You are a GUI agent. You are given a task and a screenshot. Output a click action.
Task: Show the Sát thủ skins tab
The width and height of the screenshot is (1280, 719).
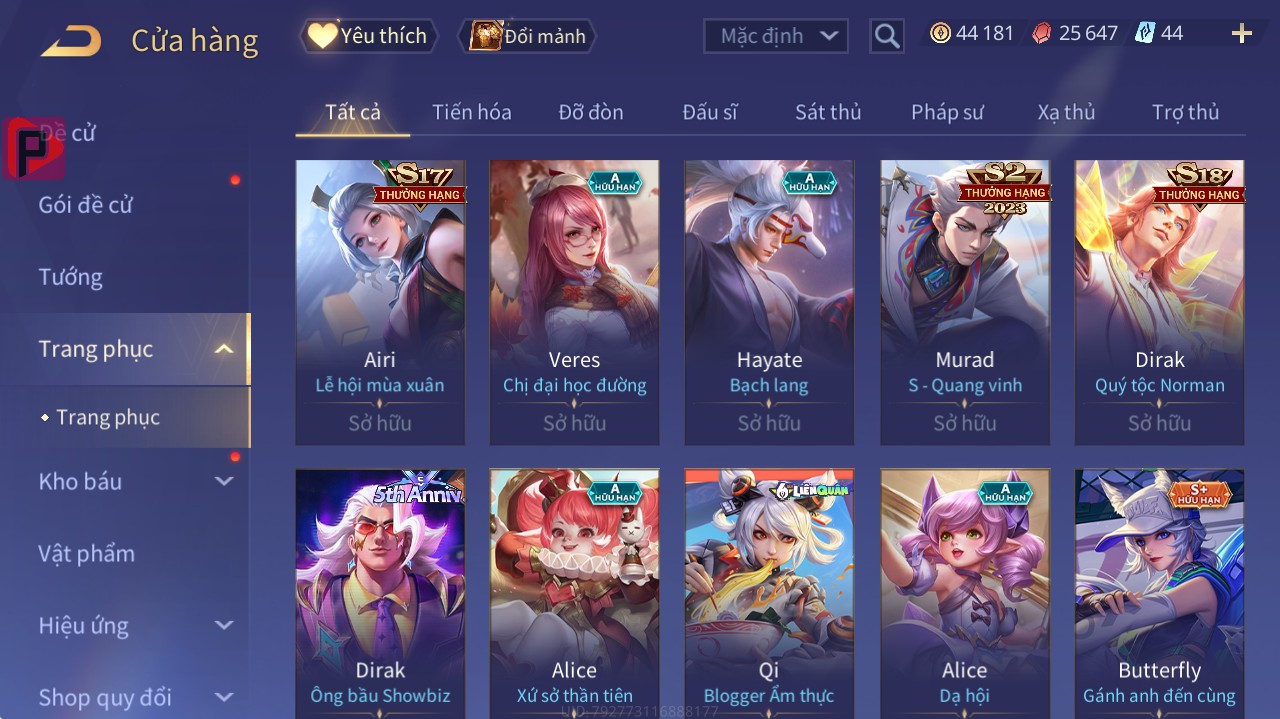[828, 112]
